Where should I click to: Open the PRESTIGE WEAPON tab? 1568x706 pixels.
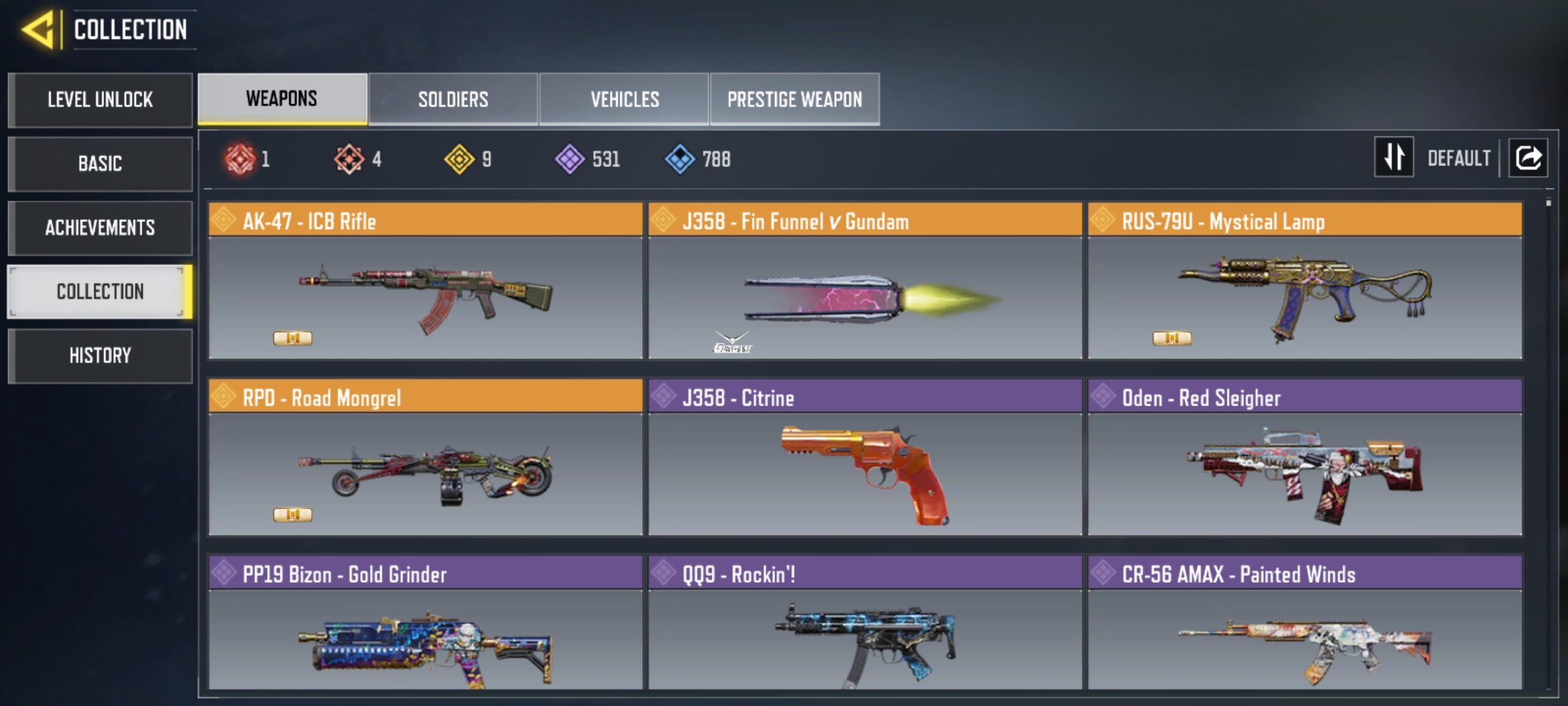(795, 98)
